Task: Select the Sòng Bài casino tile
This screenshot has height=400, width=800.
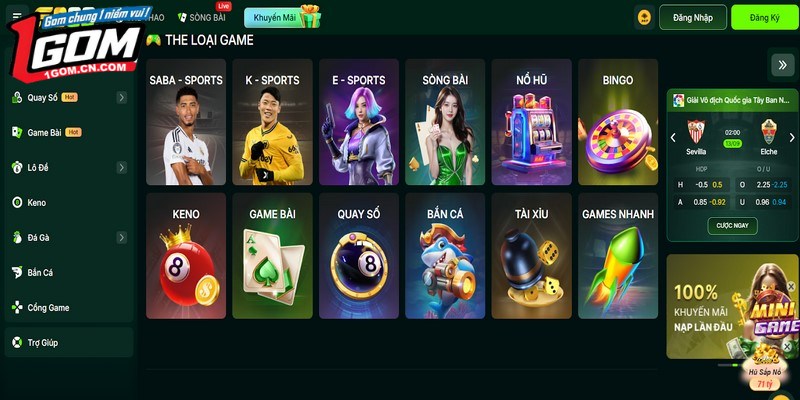Action: 445,122
